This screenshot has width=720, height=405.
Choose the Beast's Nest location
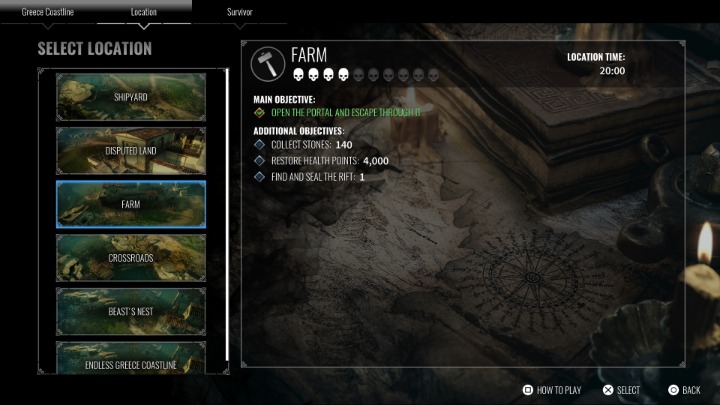pos(131,311)
